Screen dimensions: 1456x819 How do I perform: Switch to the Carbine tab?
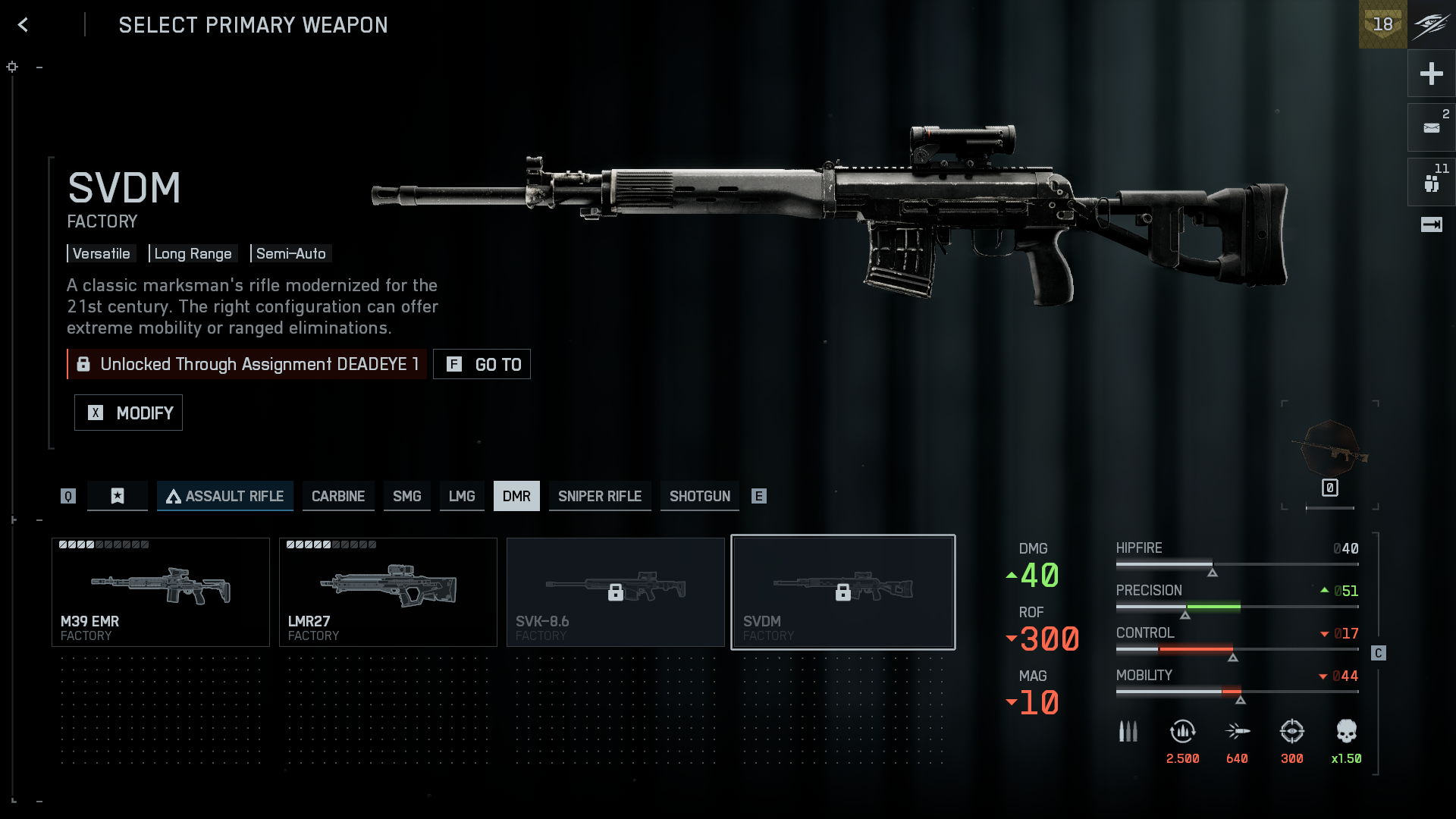[x=338, y=496]
